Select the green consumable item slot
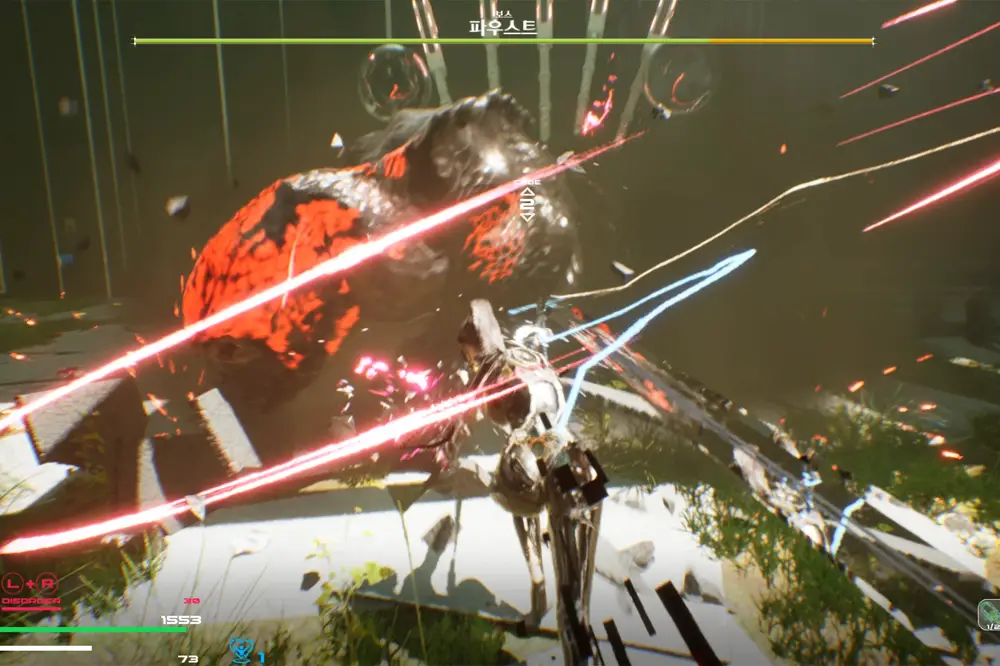The image size is (1000, 666). tap(989, 611)
